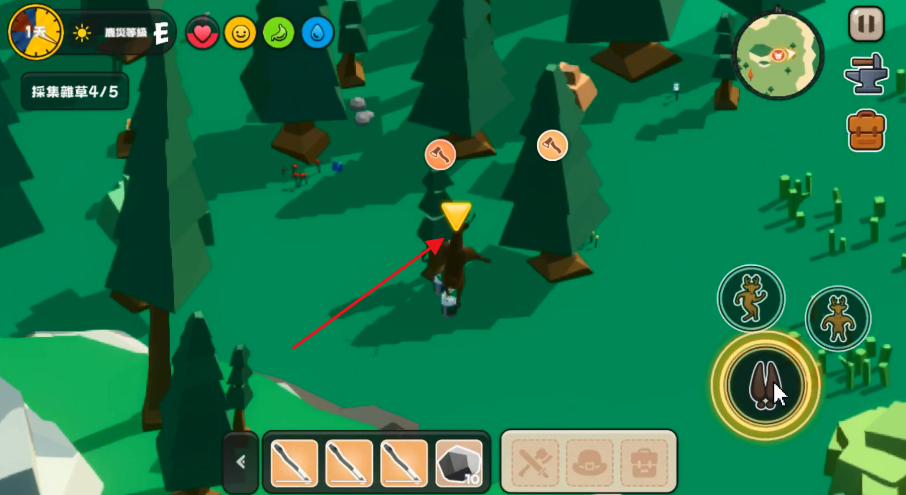The width and height of the screenshot is (906, 495).
Task: Activate the standing deer pose button
Action: coord(838,319)
